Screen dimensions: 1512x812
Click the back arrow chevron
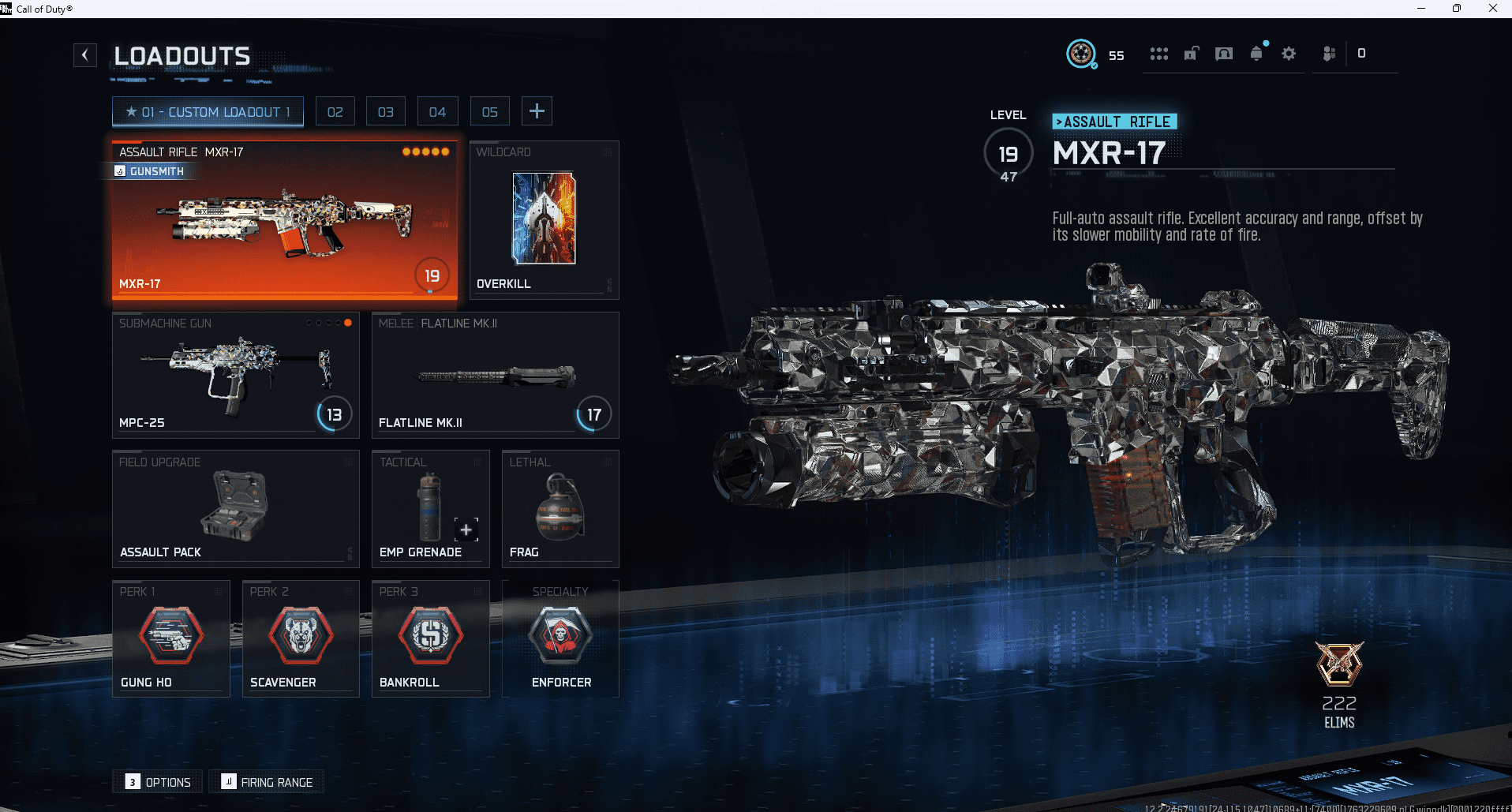pos(84,54)
